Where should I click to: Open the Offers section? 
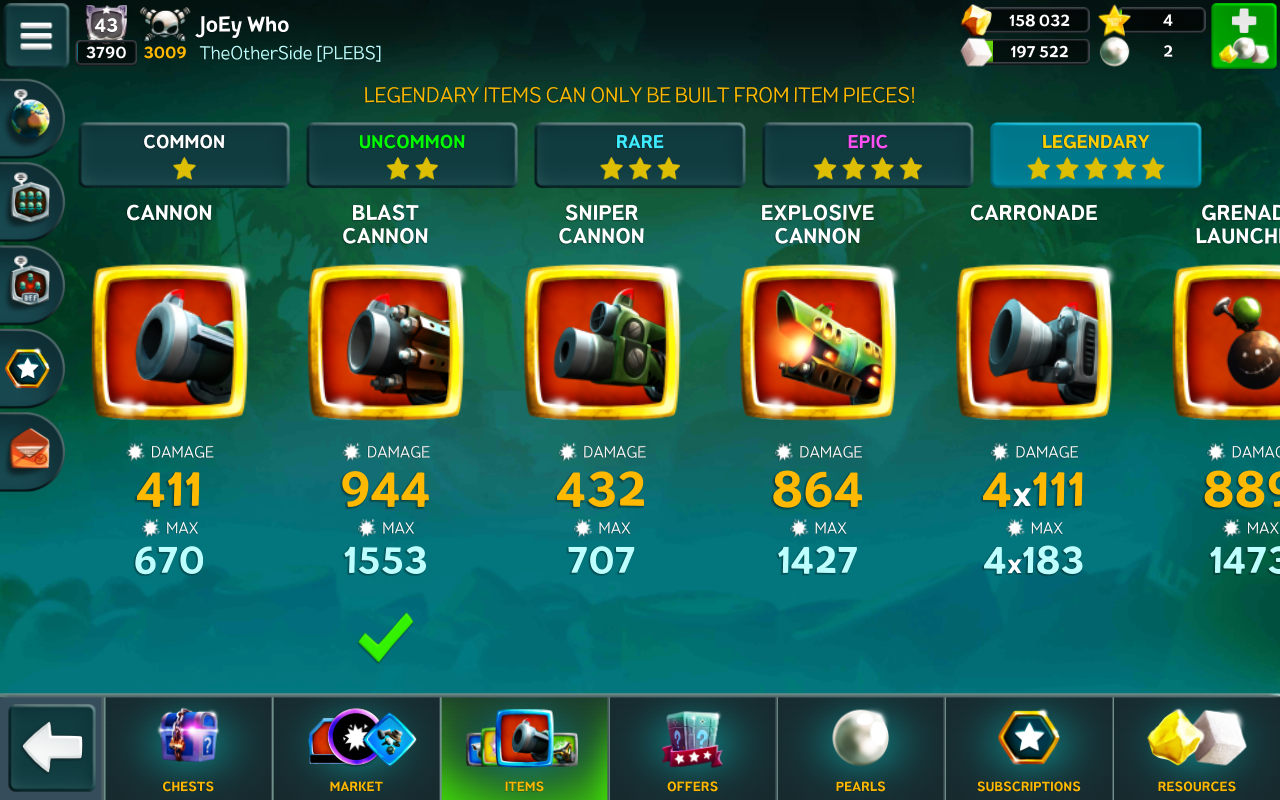point(692,748)
